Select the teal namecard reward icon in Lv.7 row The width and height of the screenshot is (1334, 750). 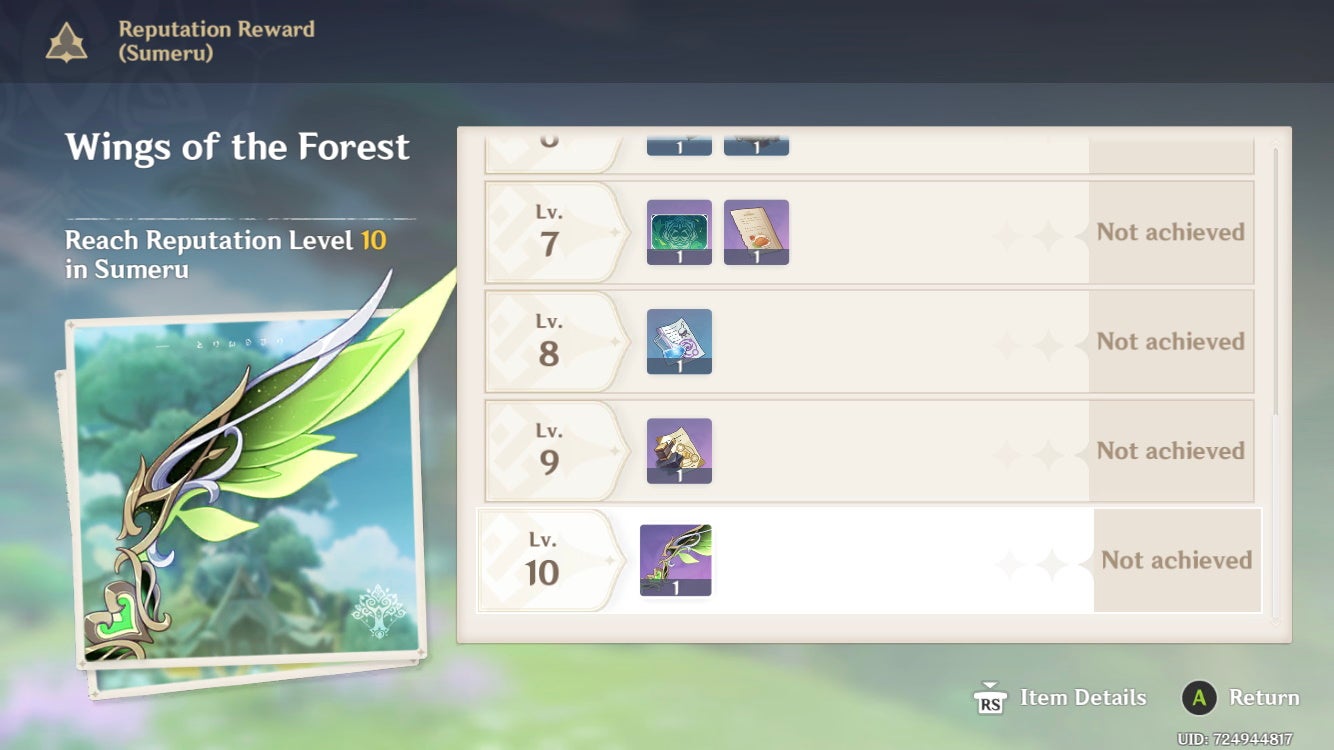click(679, 230)
